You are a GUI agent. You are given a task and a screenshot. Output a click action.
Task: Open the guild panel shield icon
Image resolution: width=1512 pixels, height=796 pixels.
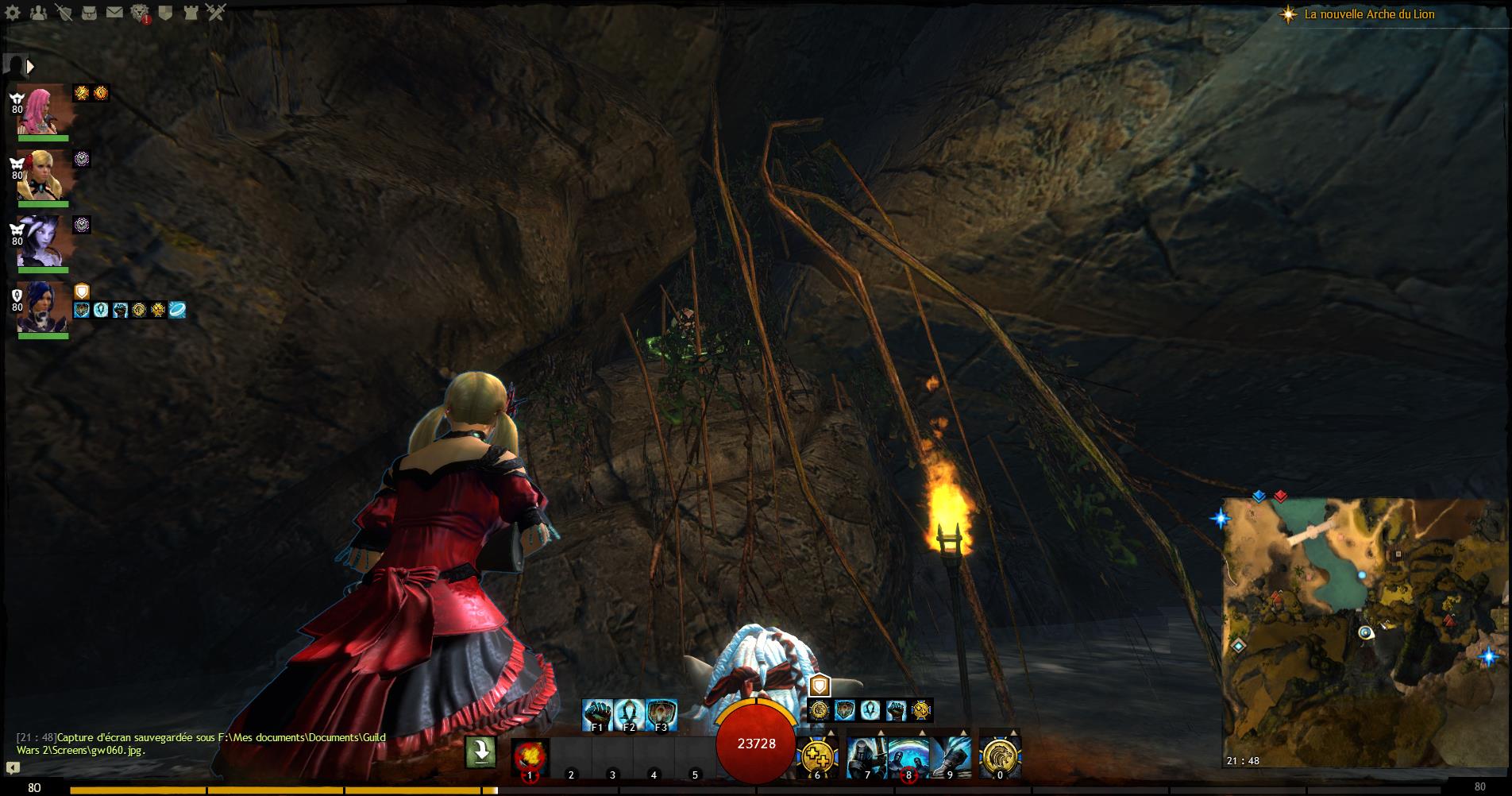pyautogui.click(x=165, y=13)
